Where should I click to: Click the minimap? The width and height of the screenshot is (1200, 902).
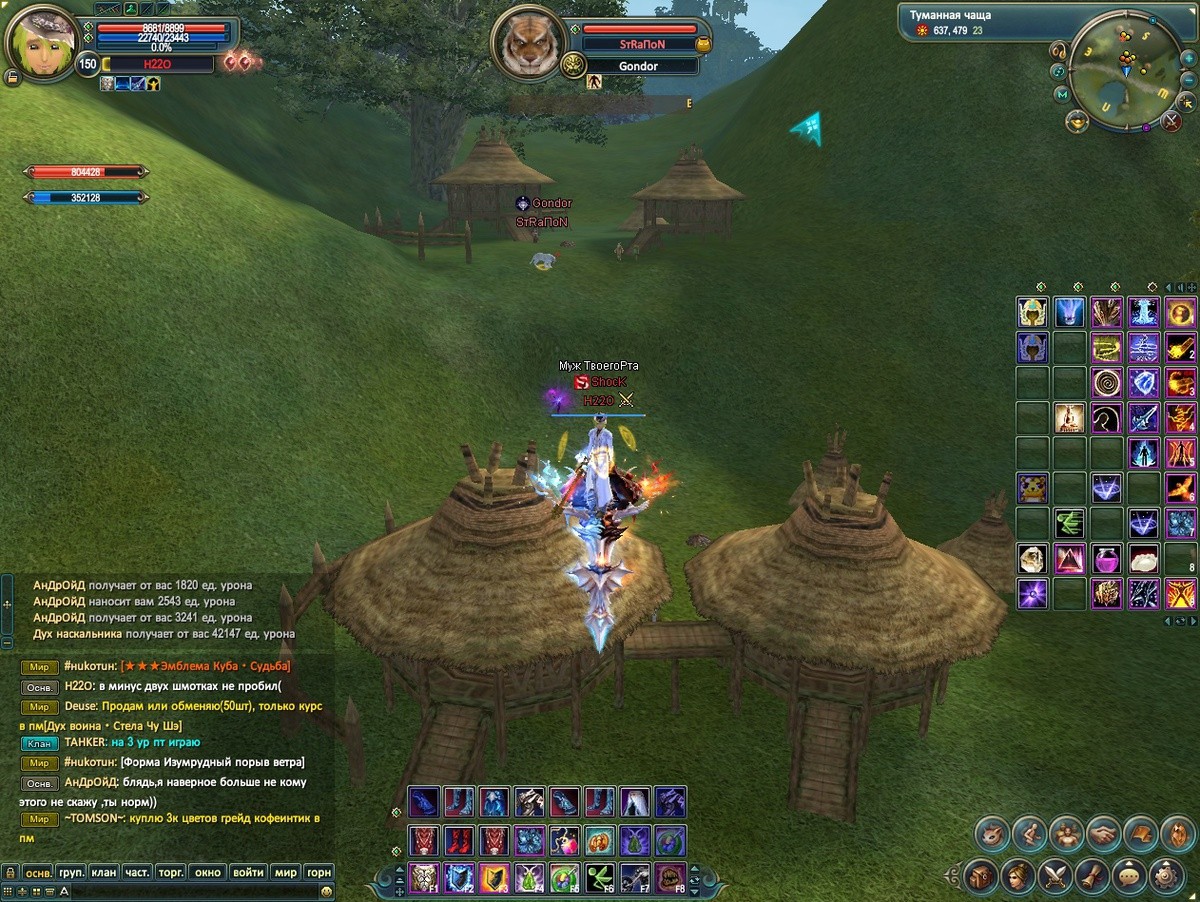pos(1124,68)
